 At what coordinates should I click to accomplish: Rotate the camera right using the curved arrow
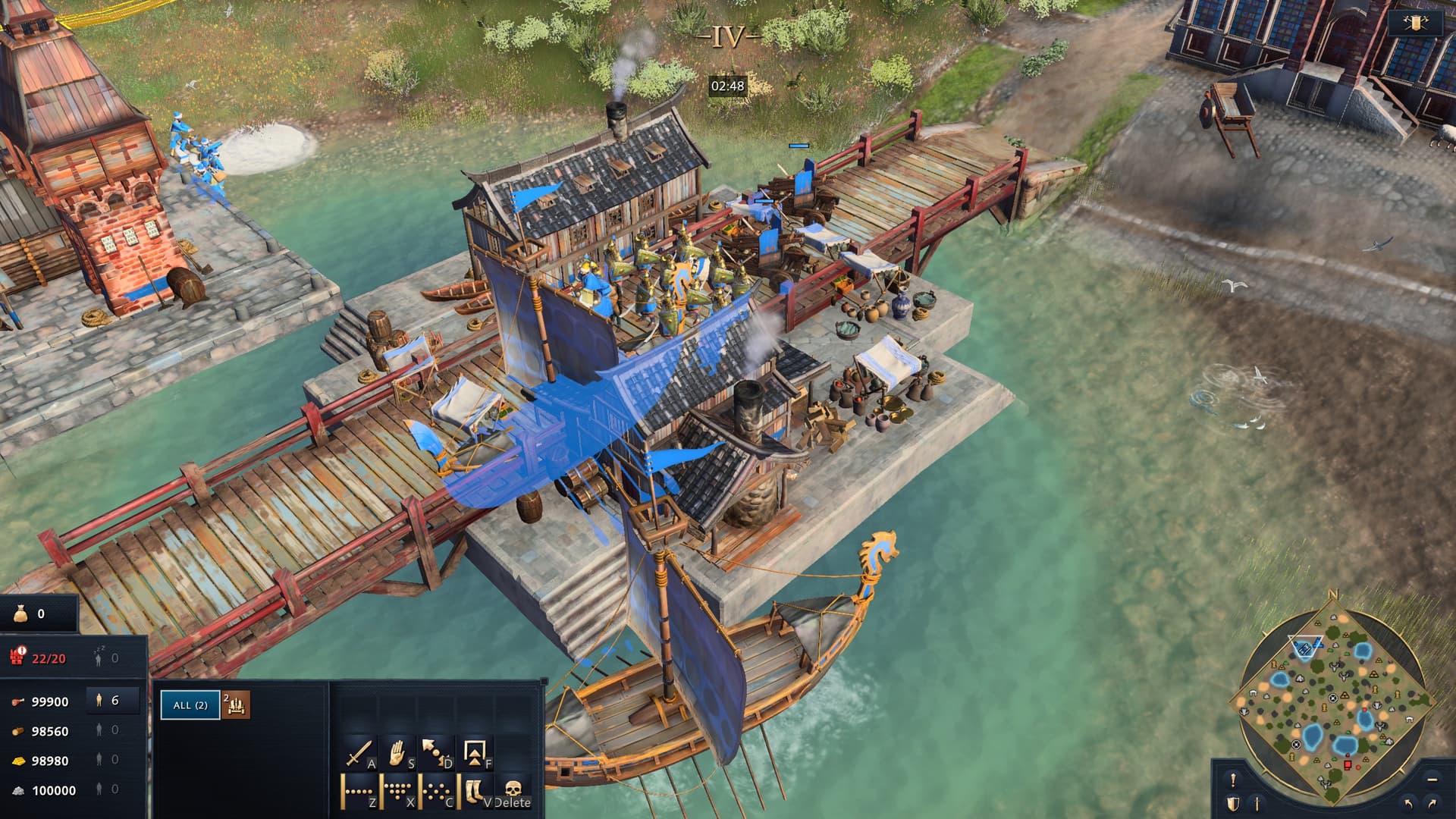[1431, 803]
